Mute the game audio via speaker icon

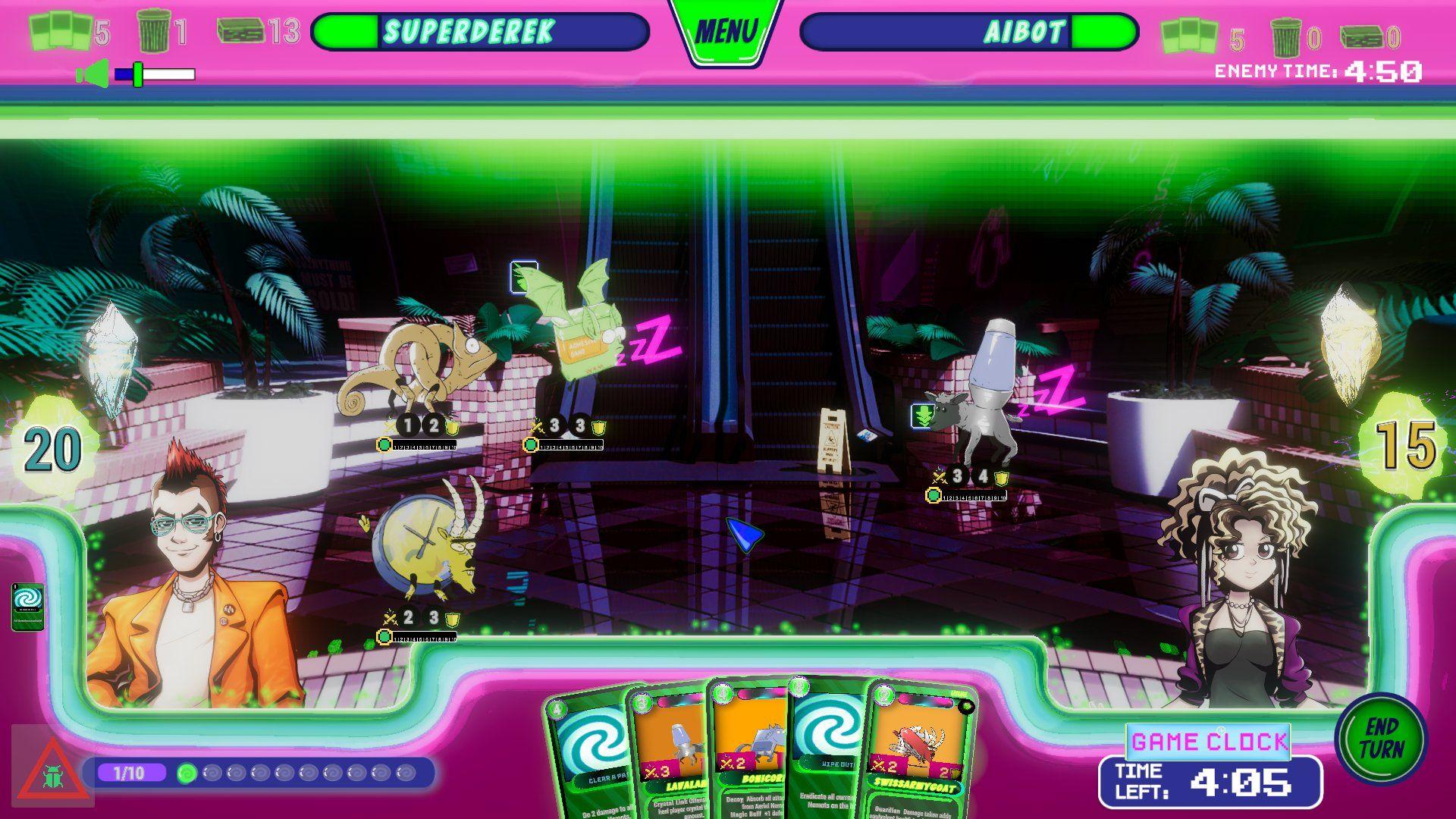[x=91, y=72]
